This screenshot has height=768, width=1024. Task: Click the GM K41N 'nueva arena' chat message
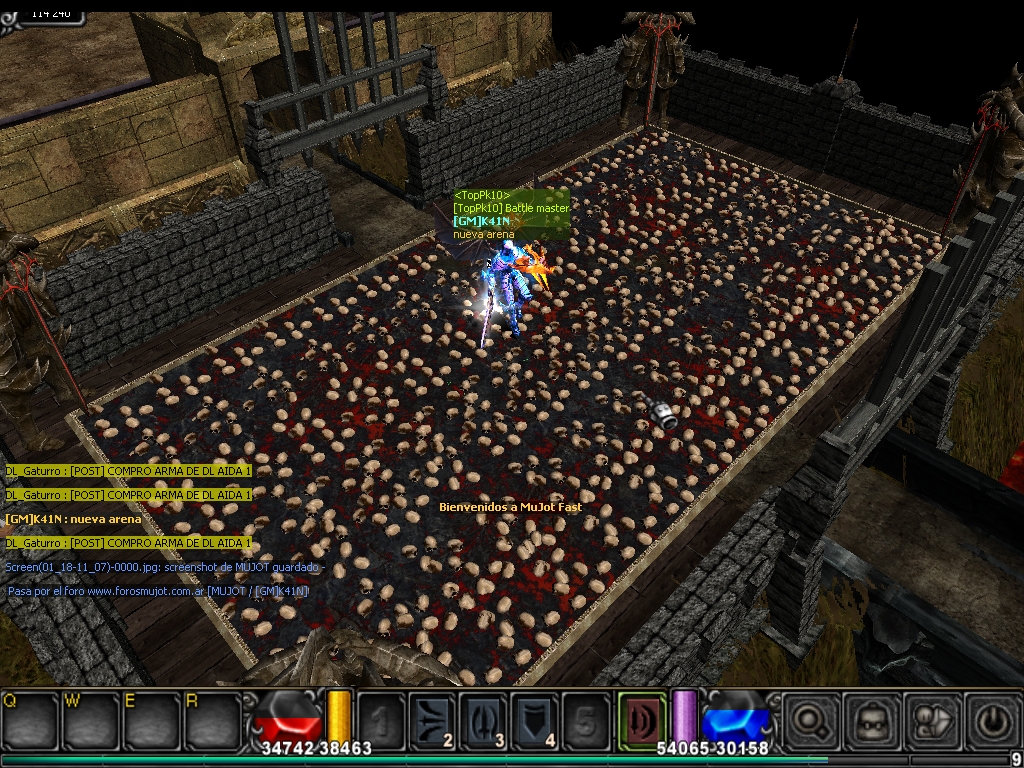click(73, 519)
